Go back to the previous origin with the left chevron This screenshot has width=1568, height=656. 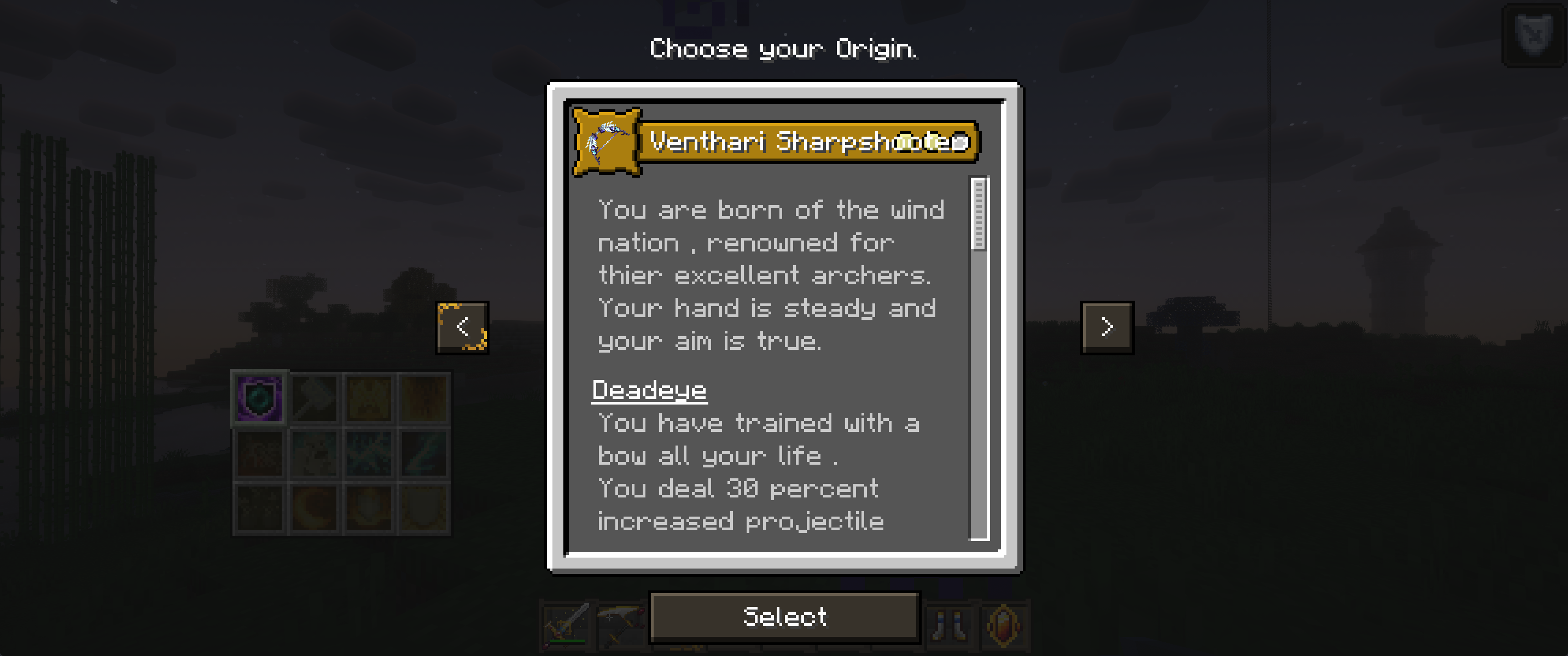[463, 327]
